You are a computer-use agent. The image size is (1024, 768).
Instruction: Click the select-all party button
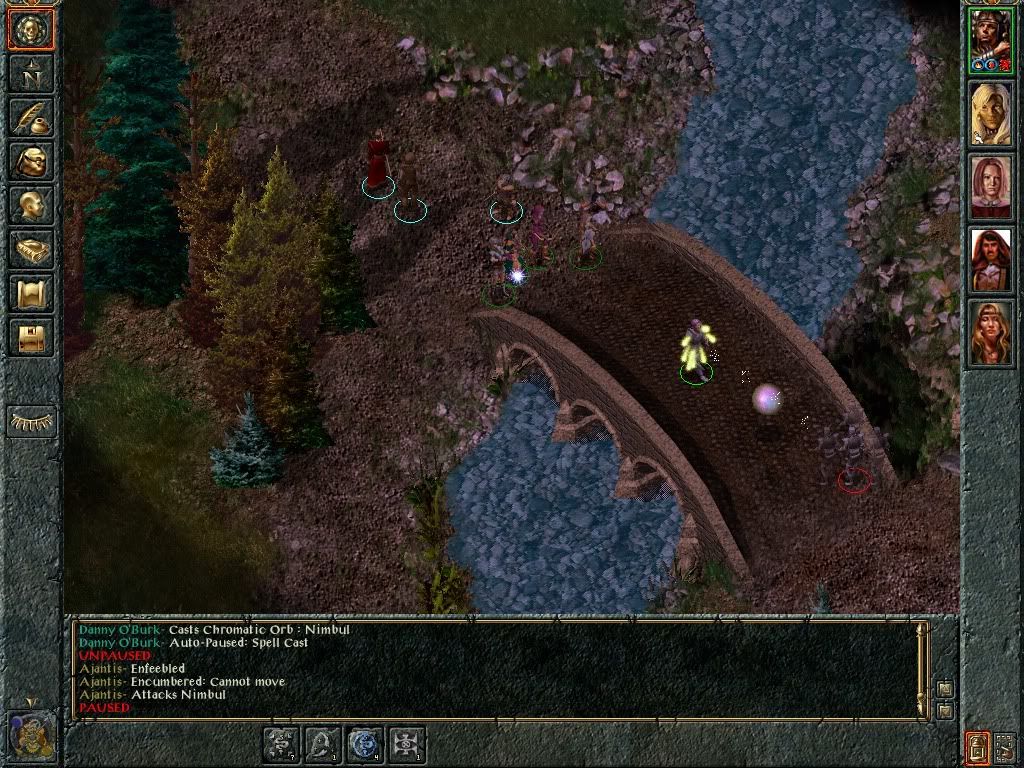point(1005,746)
